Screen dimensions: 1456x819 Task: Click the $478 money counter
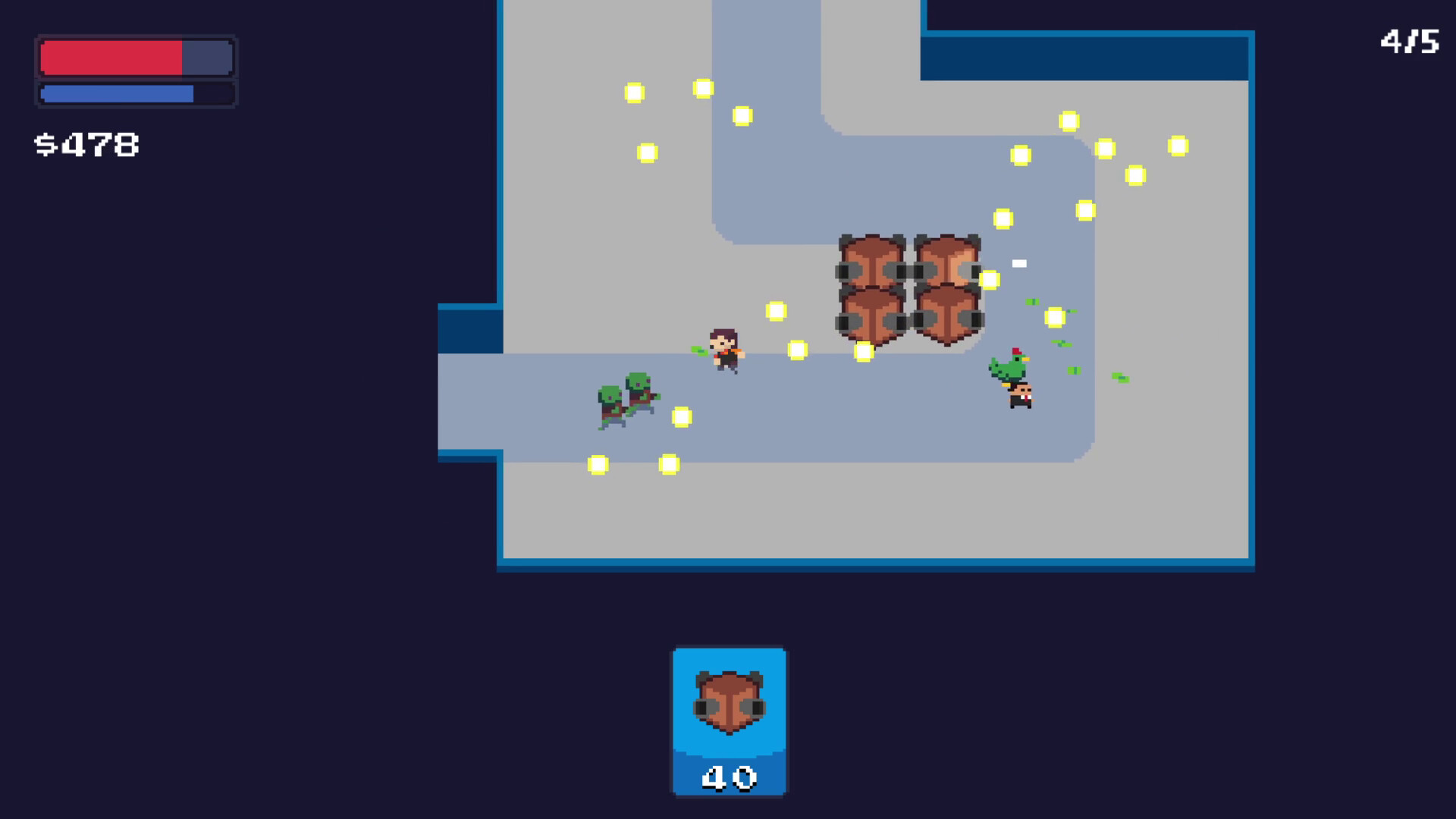87,144
